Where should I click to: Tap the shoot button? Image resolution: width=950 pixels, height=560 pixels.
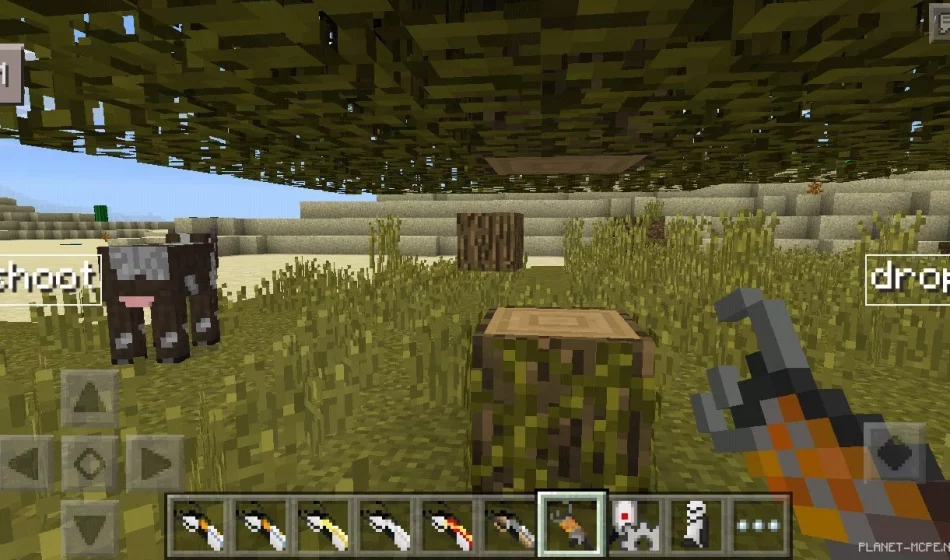pyautogui.click(x=48, y=278)
